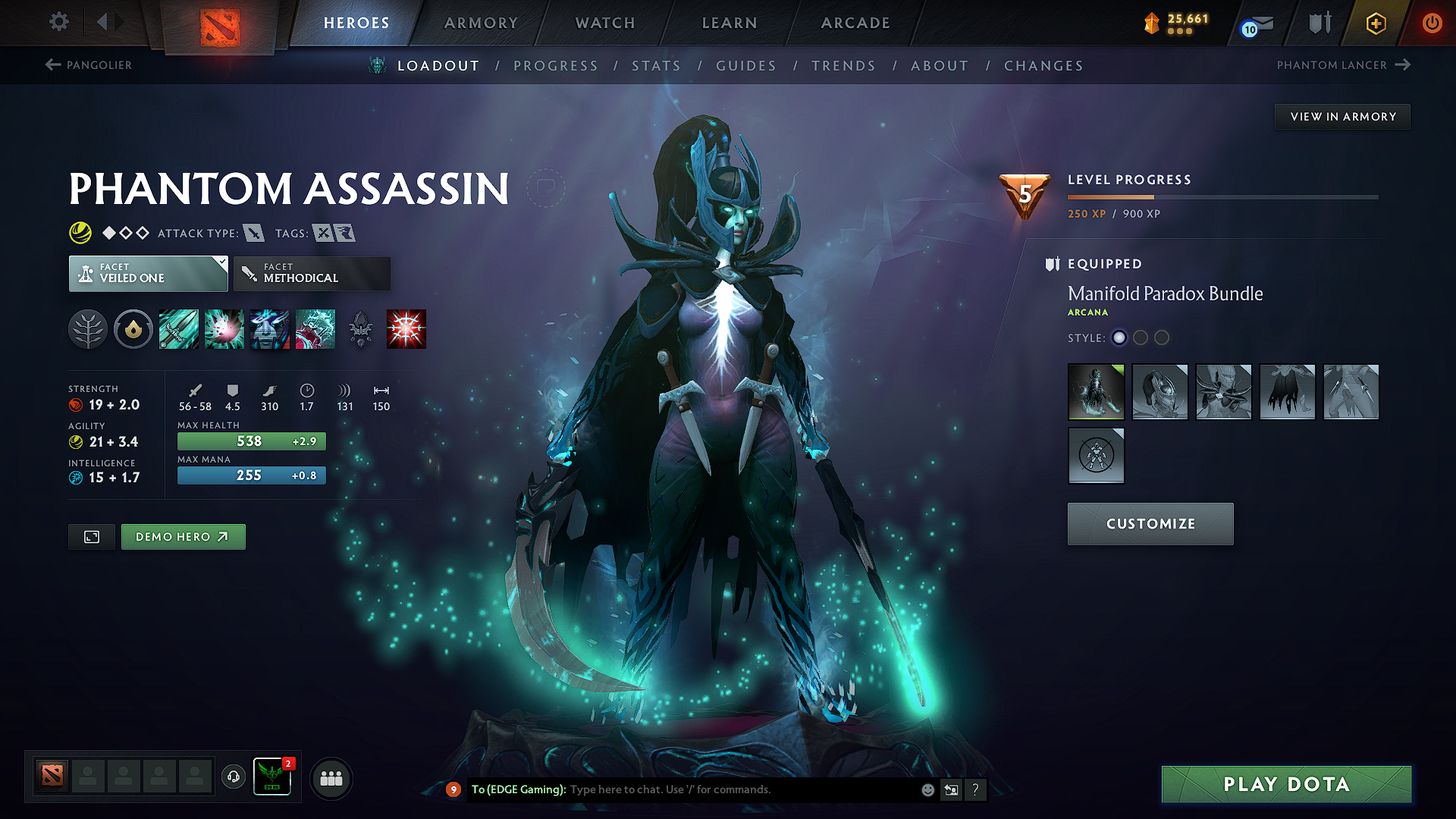Select the second Arcana style radio button
The width and height of the screenshot is (1456, 819).
tap(1141, 338)
